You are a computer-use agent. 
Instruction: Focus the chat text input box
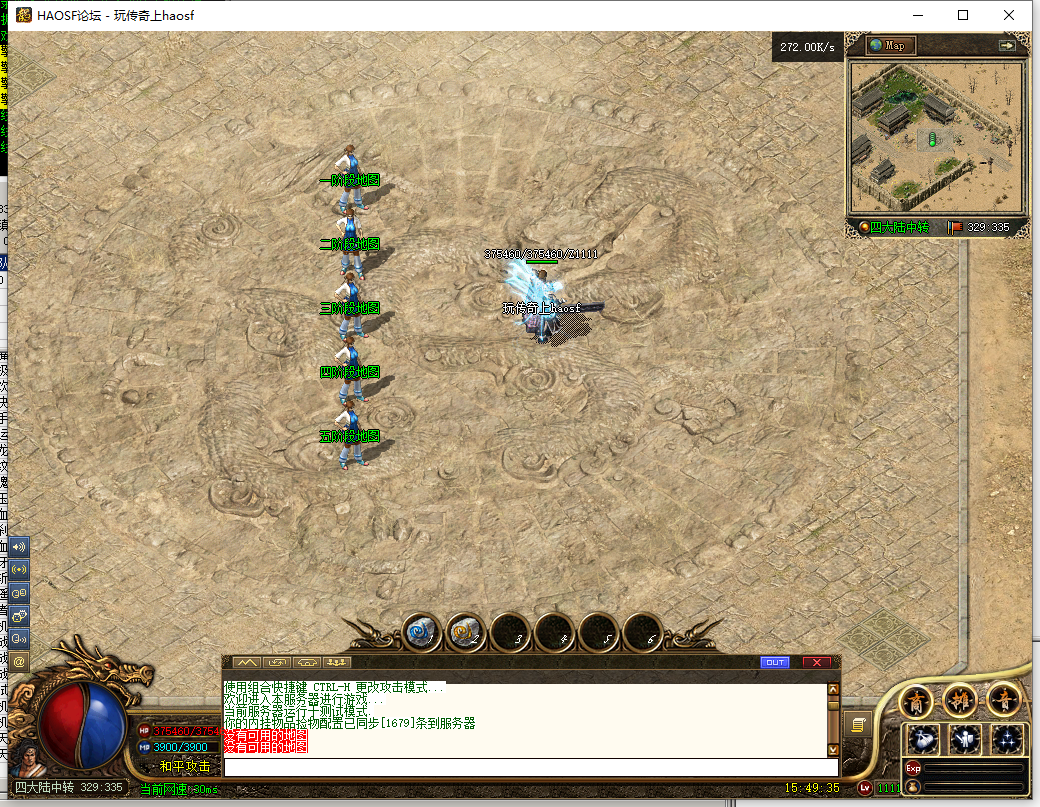click(530, 767)
